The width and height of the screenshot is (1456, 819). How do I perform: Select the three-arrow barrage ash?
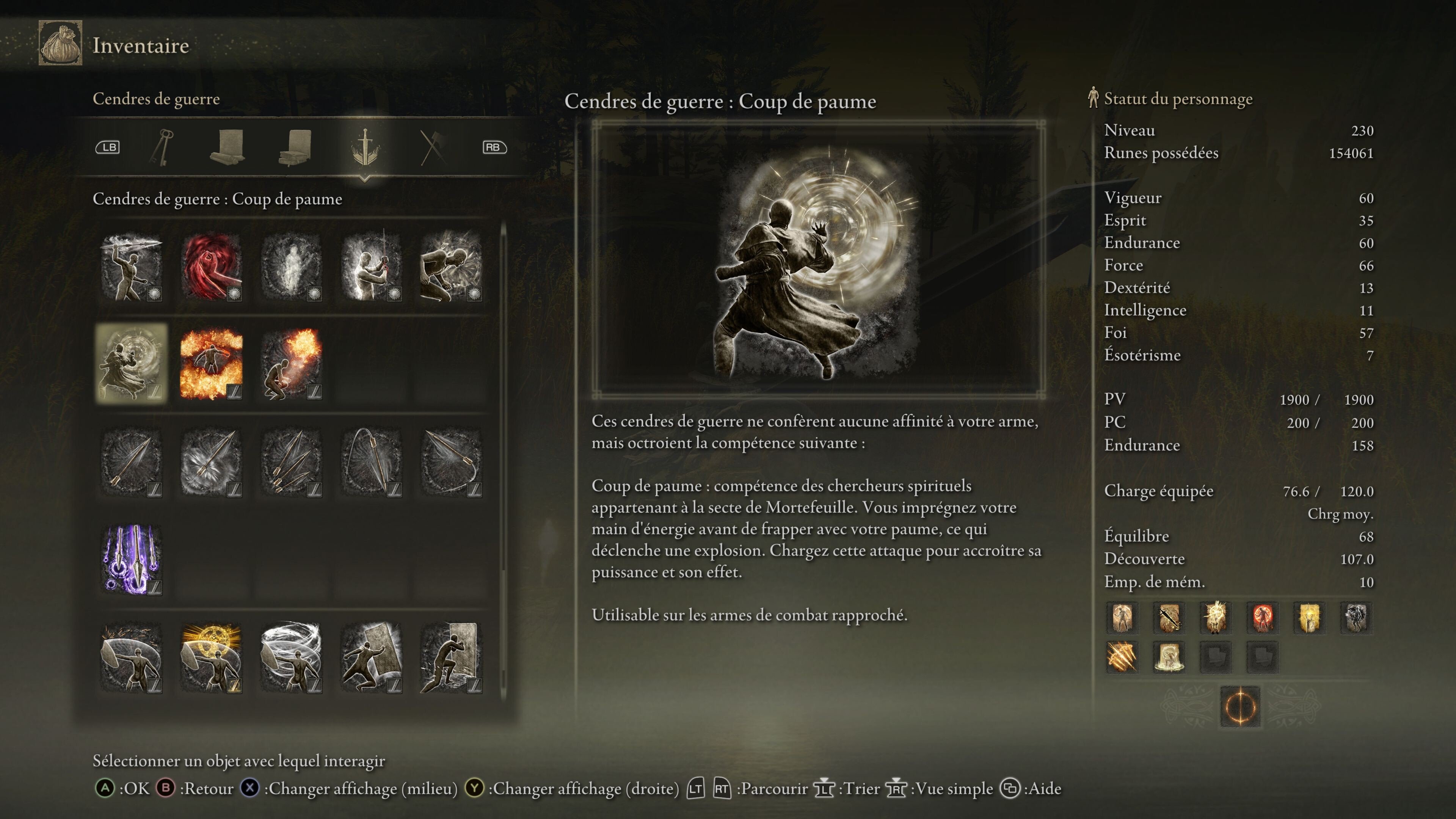[291, 461]
